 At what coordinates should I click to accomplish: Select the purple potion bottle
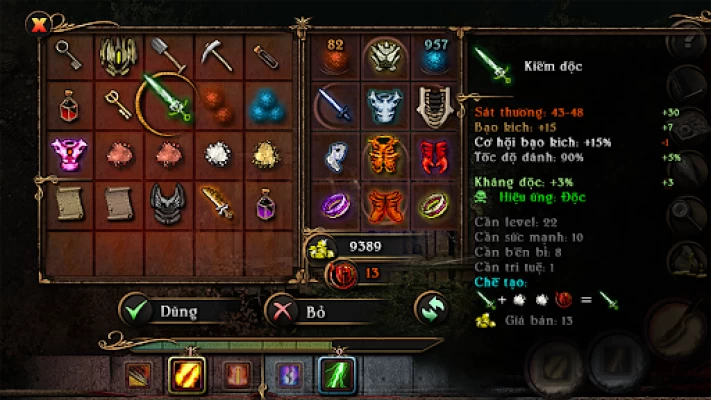tap(265, 201)
